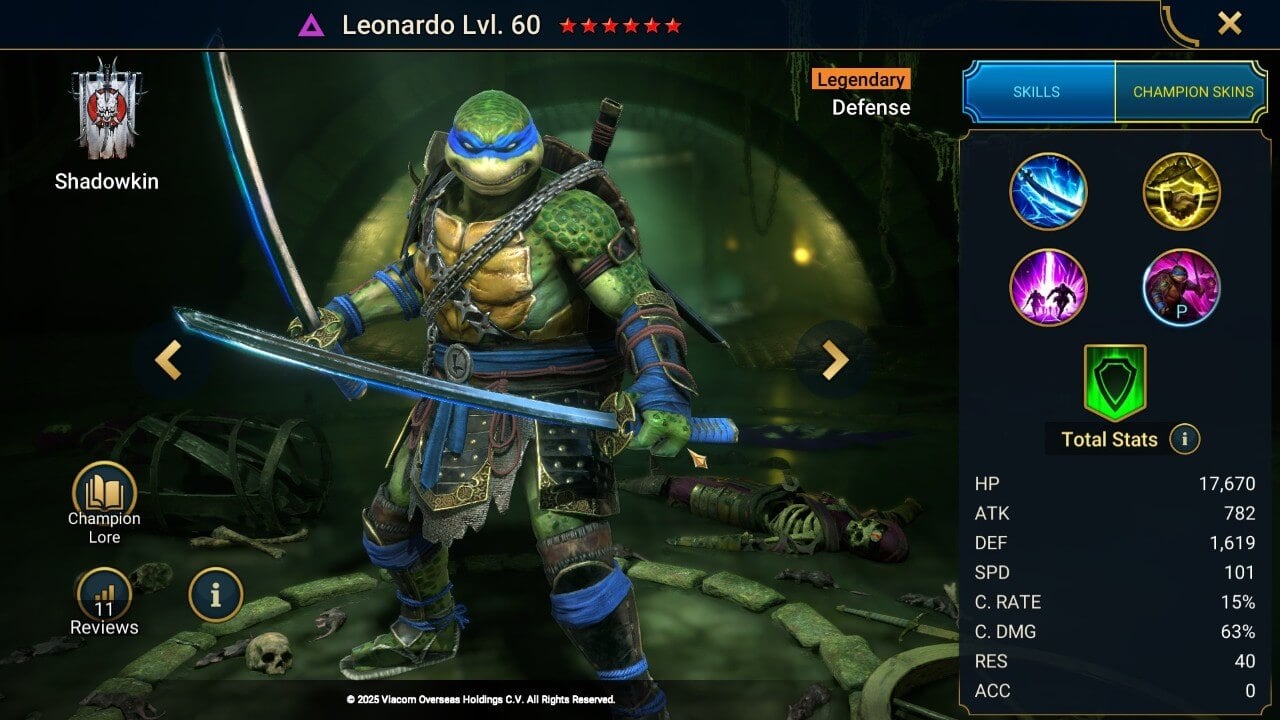Open Leonardo's first sword skill icon
1280x720 pixels.
(x=1049, y=191)
